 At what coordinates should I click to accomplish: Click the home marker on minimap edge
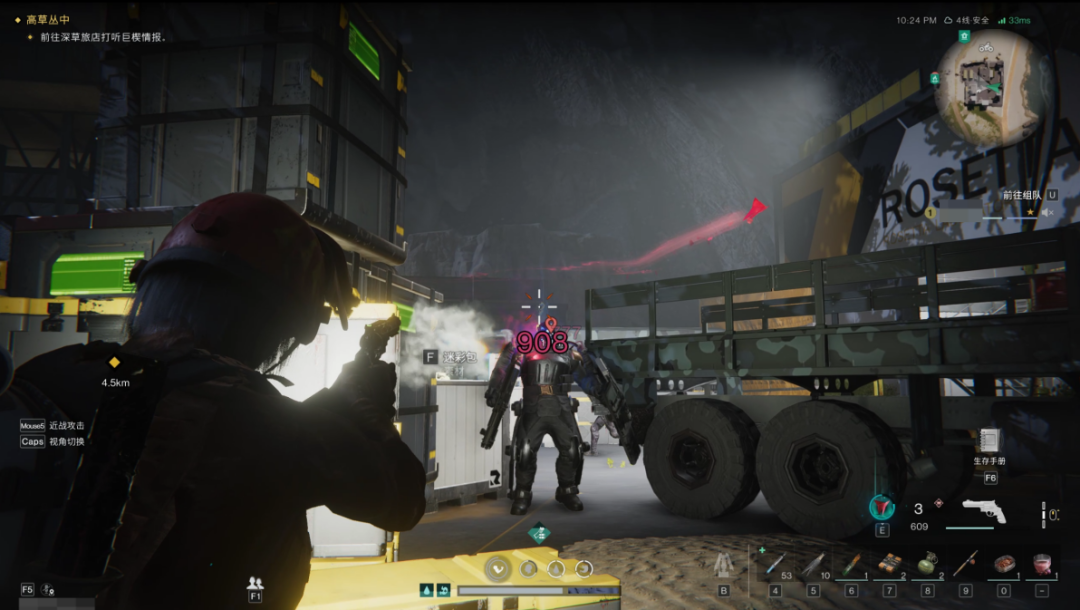coord(964,36)
